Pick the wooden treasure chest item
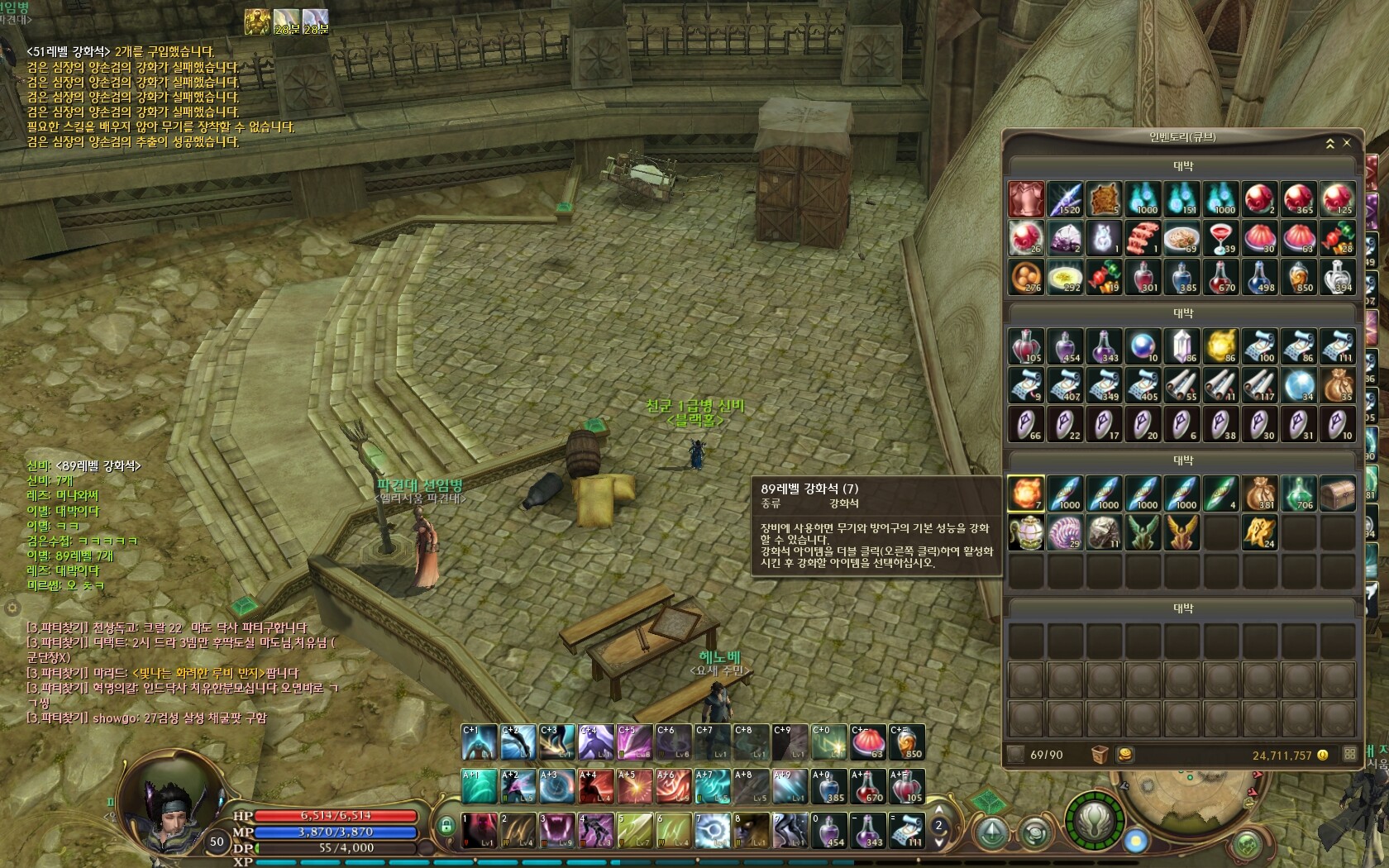The image size is (1389, 868). coord(1337,494)
